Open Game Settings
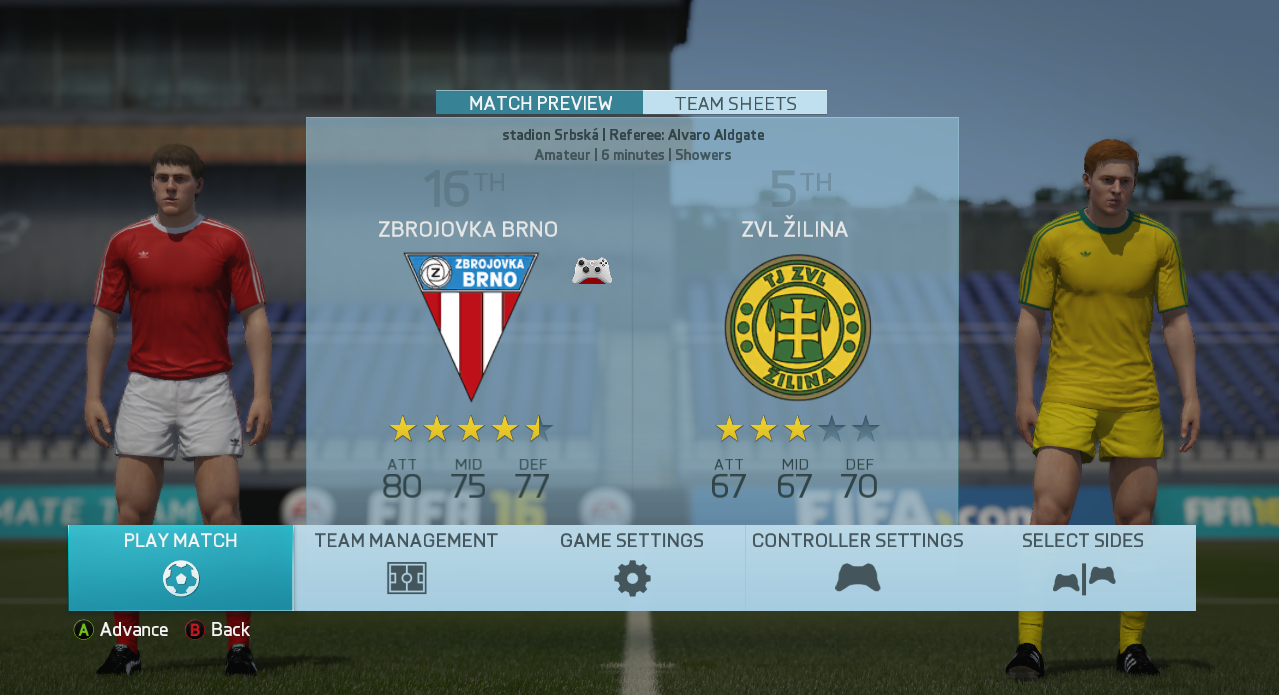Viewport: 1279px width, 695px height. tap(632, 567)
